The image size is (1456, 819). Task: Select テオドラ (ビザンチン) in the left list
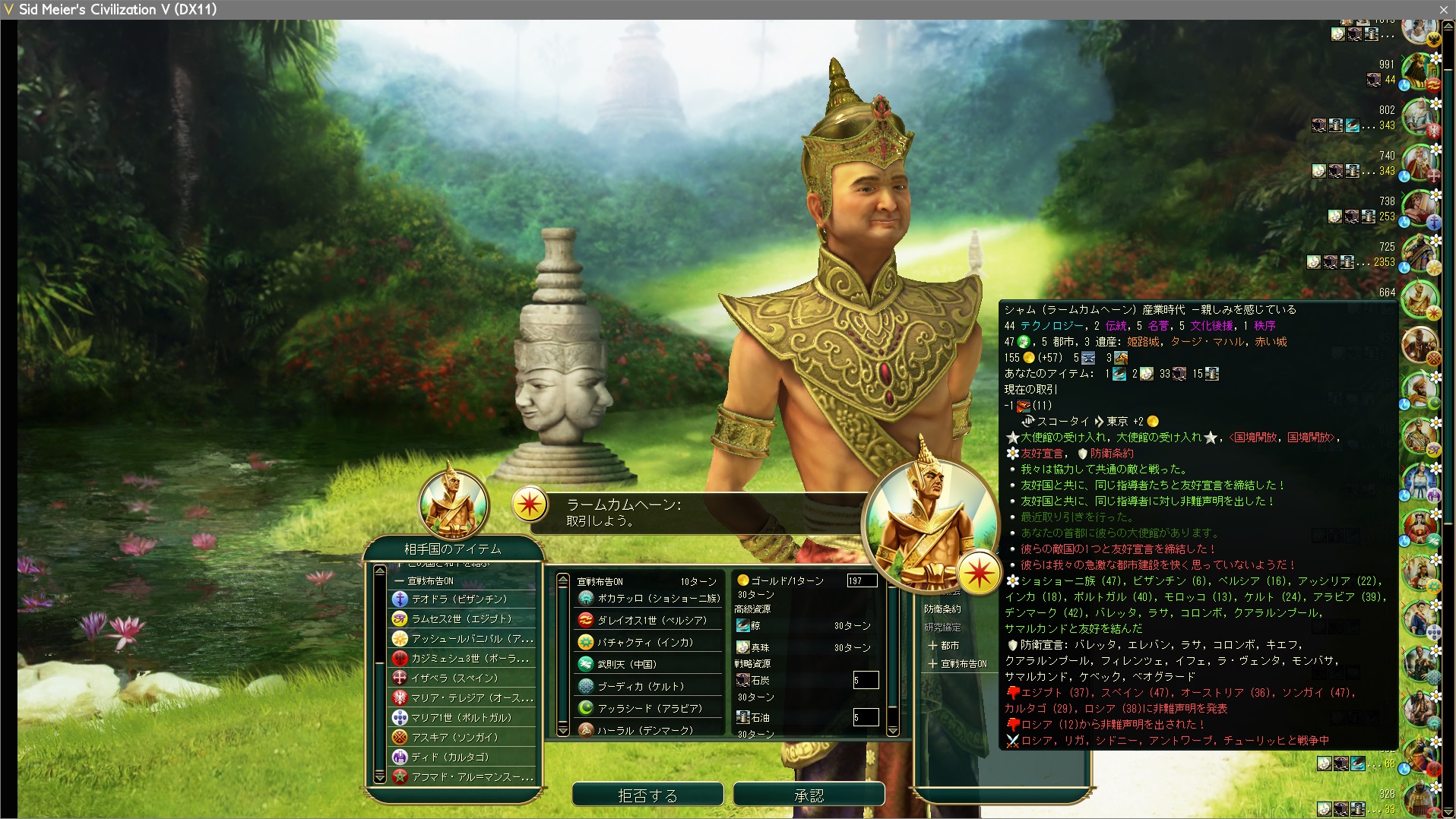(459, 599)
